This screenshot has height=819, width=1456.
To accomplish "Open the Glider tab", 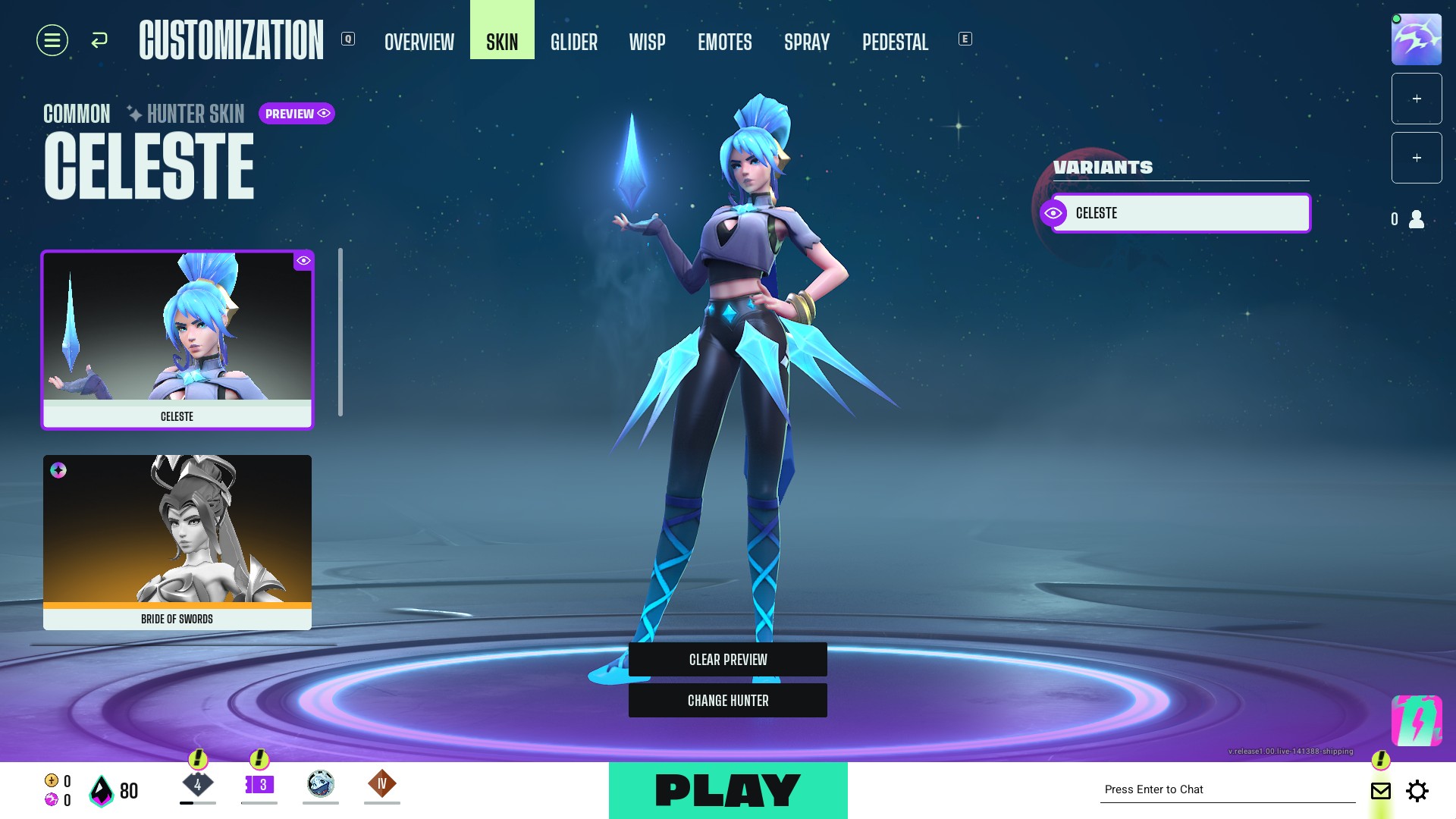I will point(574,42).
